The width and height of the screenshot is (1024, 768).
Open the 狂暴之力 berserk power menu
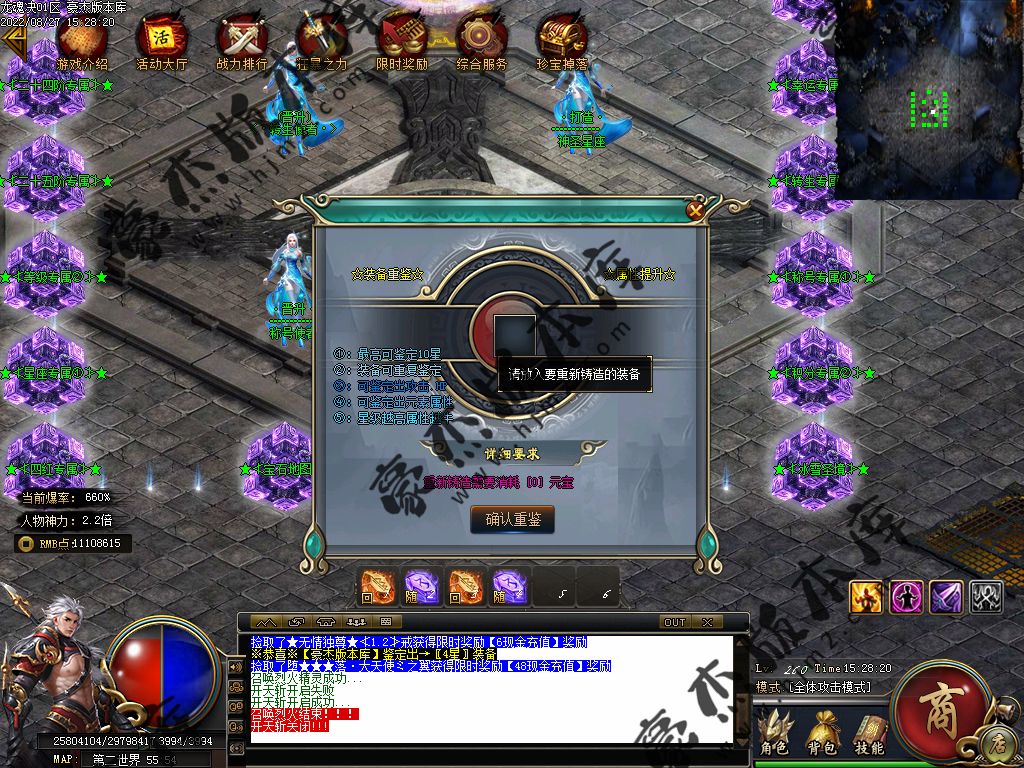322,41
